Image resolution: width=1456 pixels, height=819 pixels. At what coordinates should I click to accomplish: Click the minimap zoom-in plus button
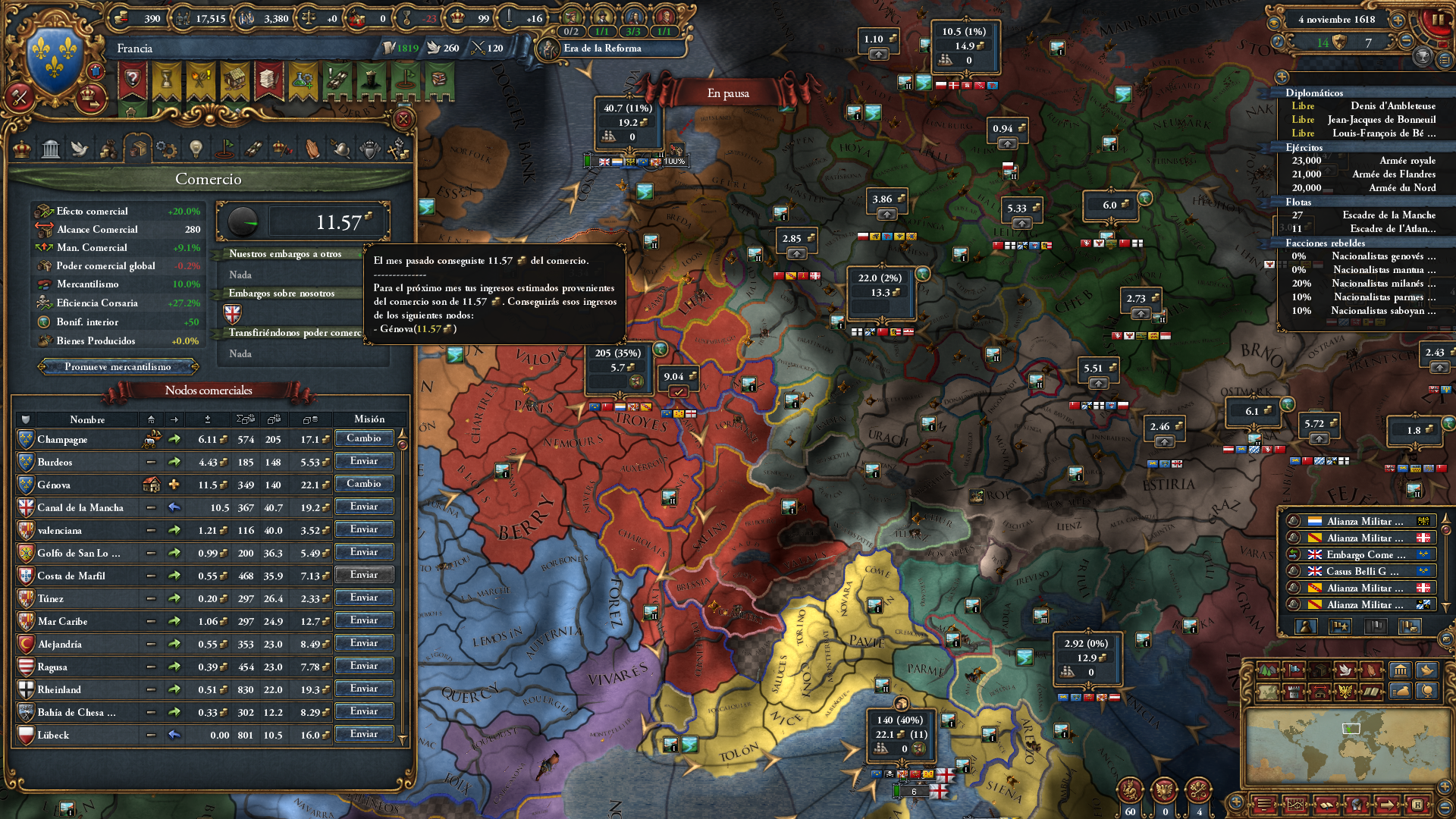(x=1445, y=786)
